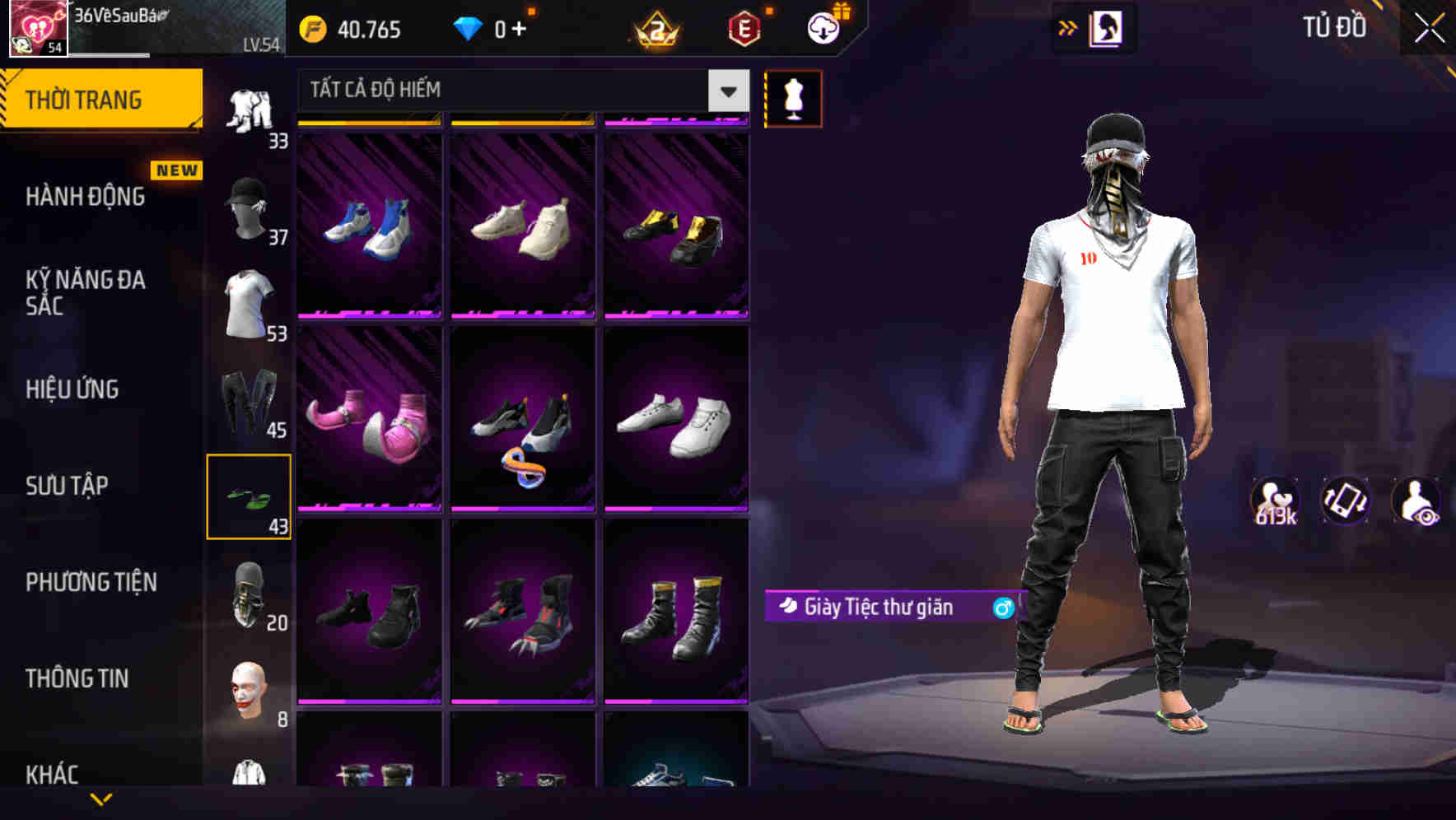Switch to the HÀNH ĐỘNG tab
The height and width of the screenshot is (820, 1456).
pyautogui.click(x=82, y=197)
